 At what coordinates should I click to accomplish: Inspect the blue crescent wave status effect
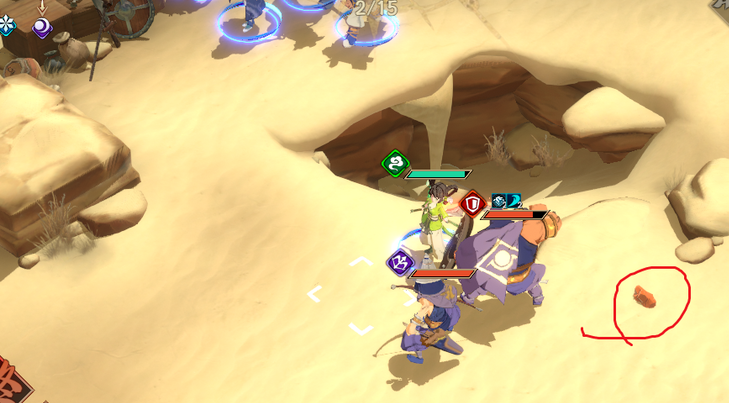tap(514, 202)
